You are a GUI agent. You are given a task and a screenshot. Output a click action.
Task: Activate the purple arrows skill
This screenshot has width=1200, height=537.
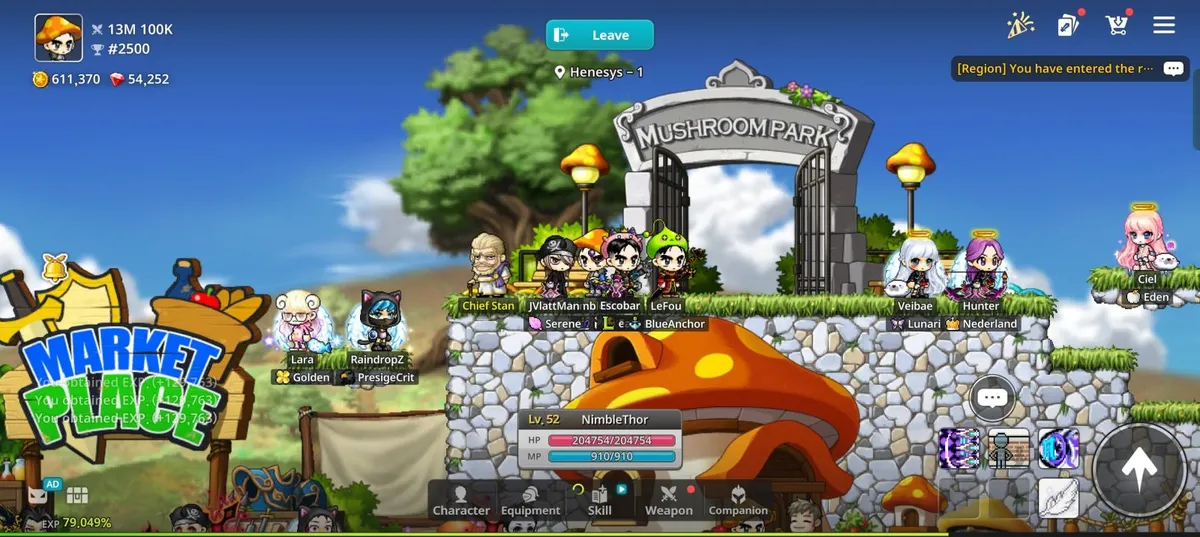coord(959,449)
